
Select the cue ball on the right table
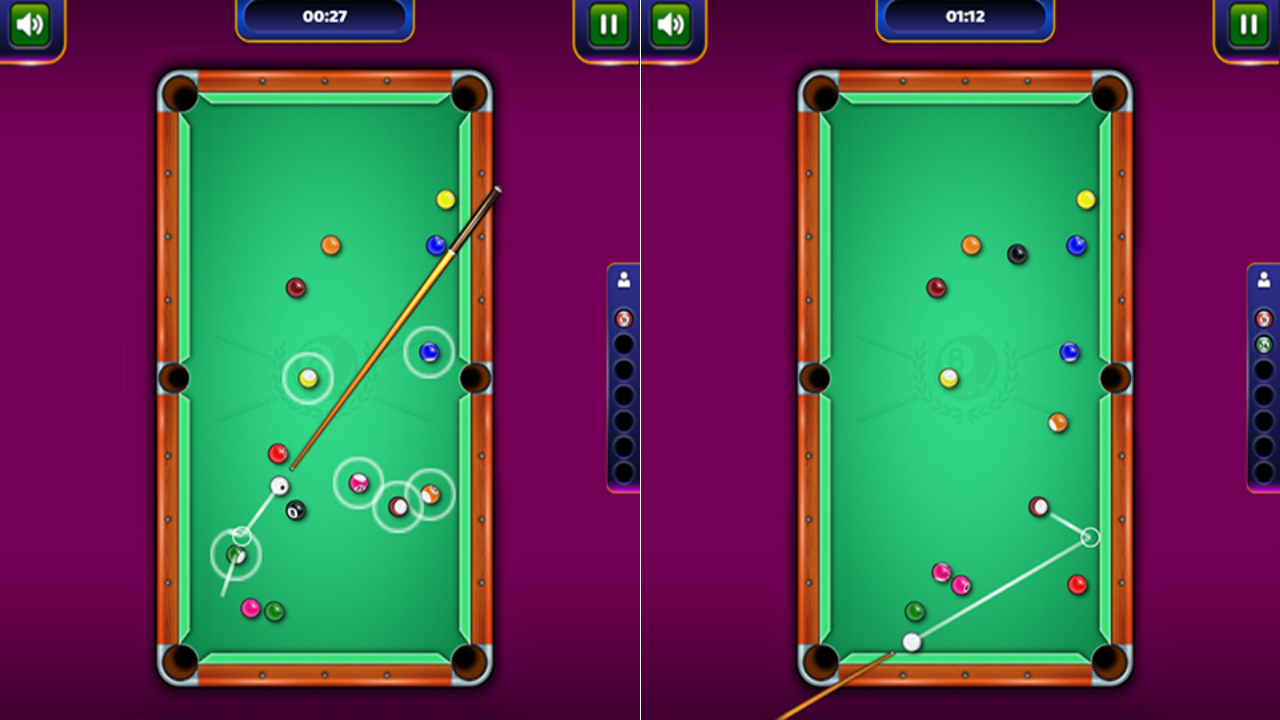[x=911, y=642]
